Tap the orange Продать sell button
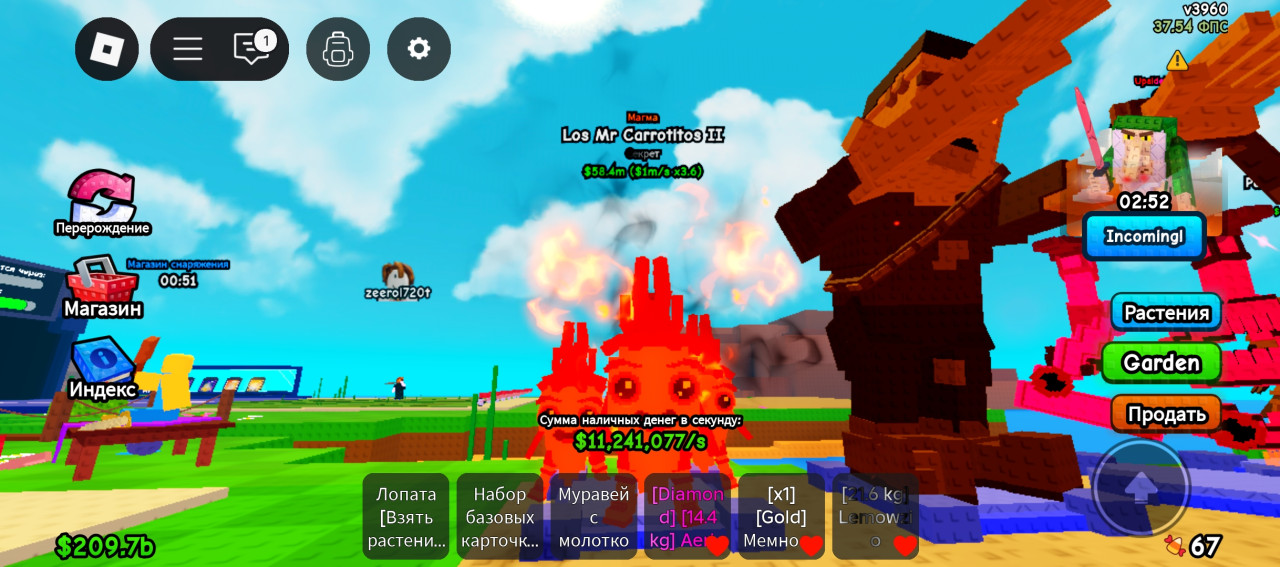This screenshot has height=567, width=1280. point(1166,413)
